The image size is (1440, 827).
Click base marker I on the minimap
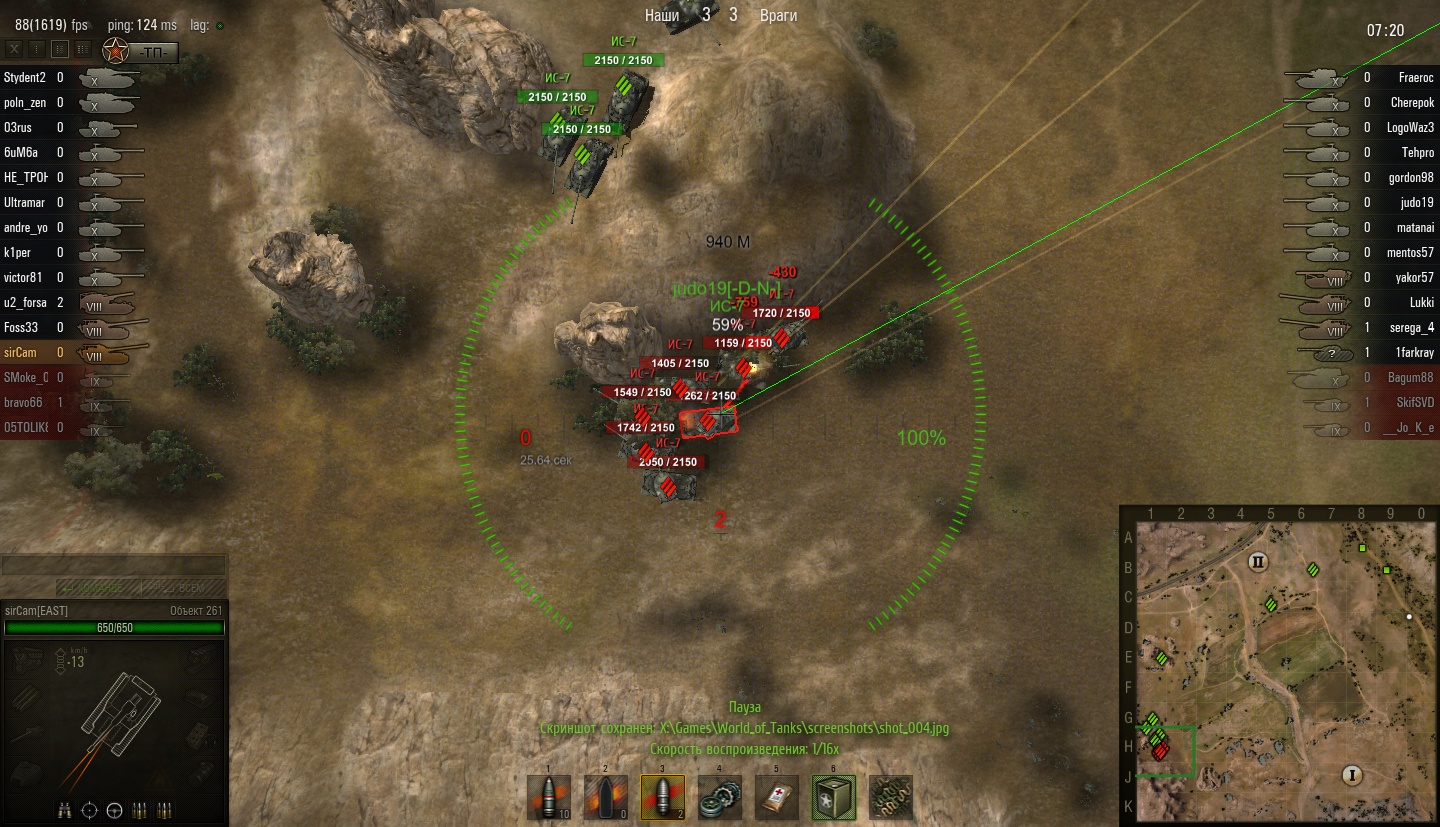point(1353,775)
